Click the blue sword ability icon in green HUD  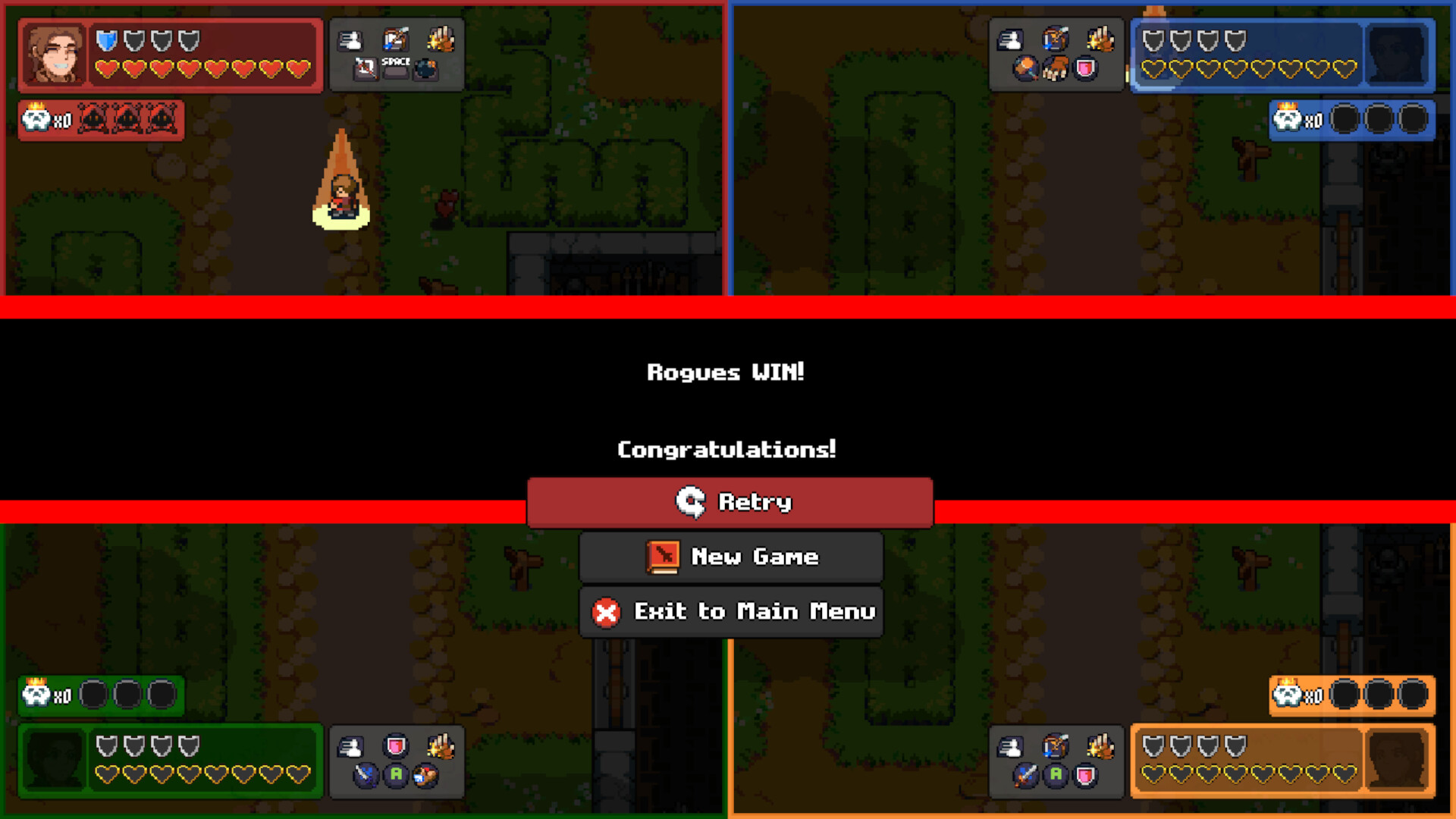tap(365, 775)
